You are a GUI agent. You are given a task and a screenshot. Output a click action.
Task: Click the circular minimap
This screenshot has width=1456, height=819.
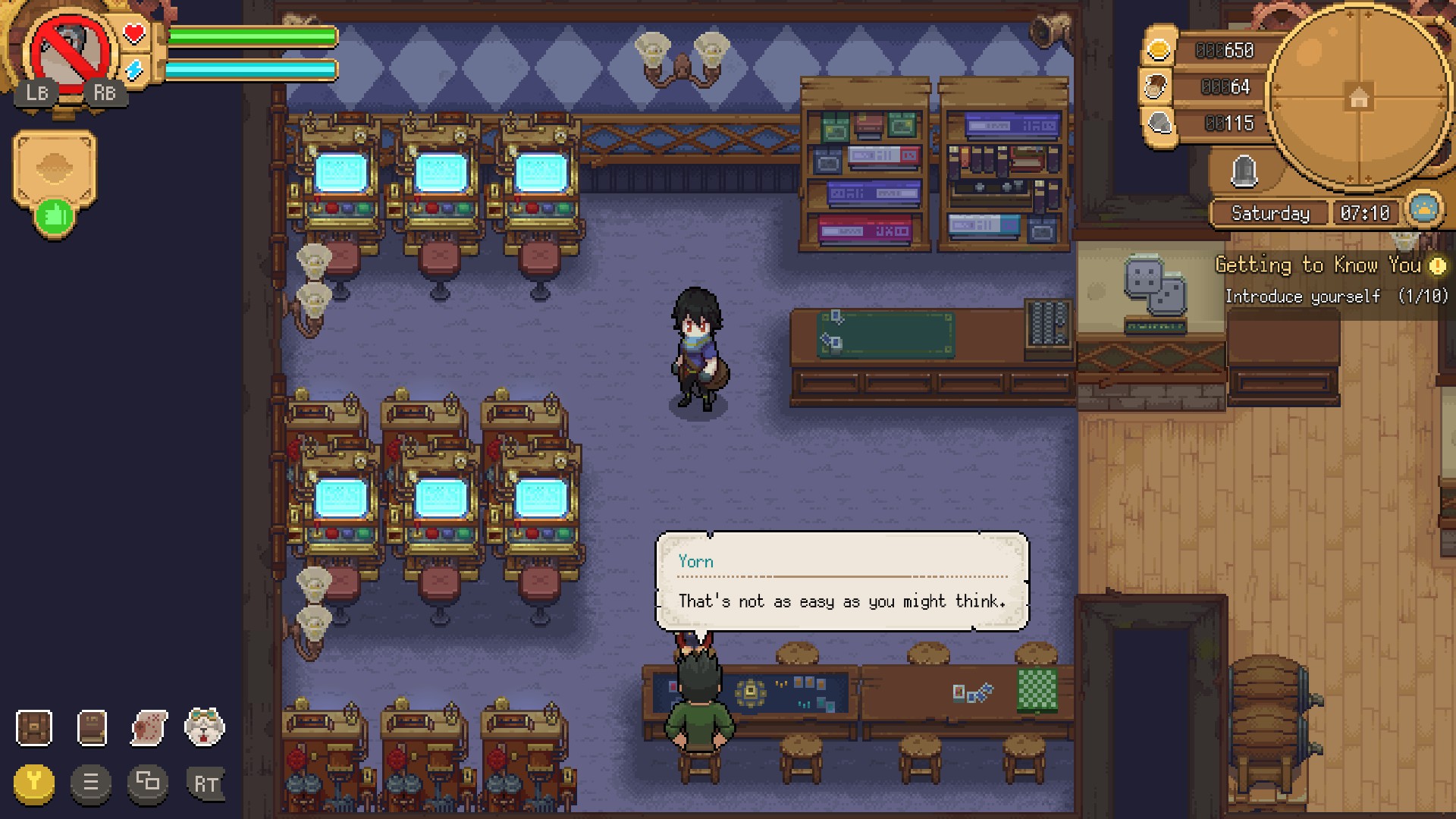click(x=1357, y=97)
